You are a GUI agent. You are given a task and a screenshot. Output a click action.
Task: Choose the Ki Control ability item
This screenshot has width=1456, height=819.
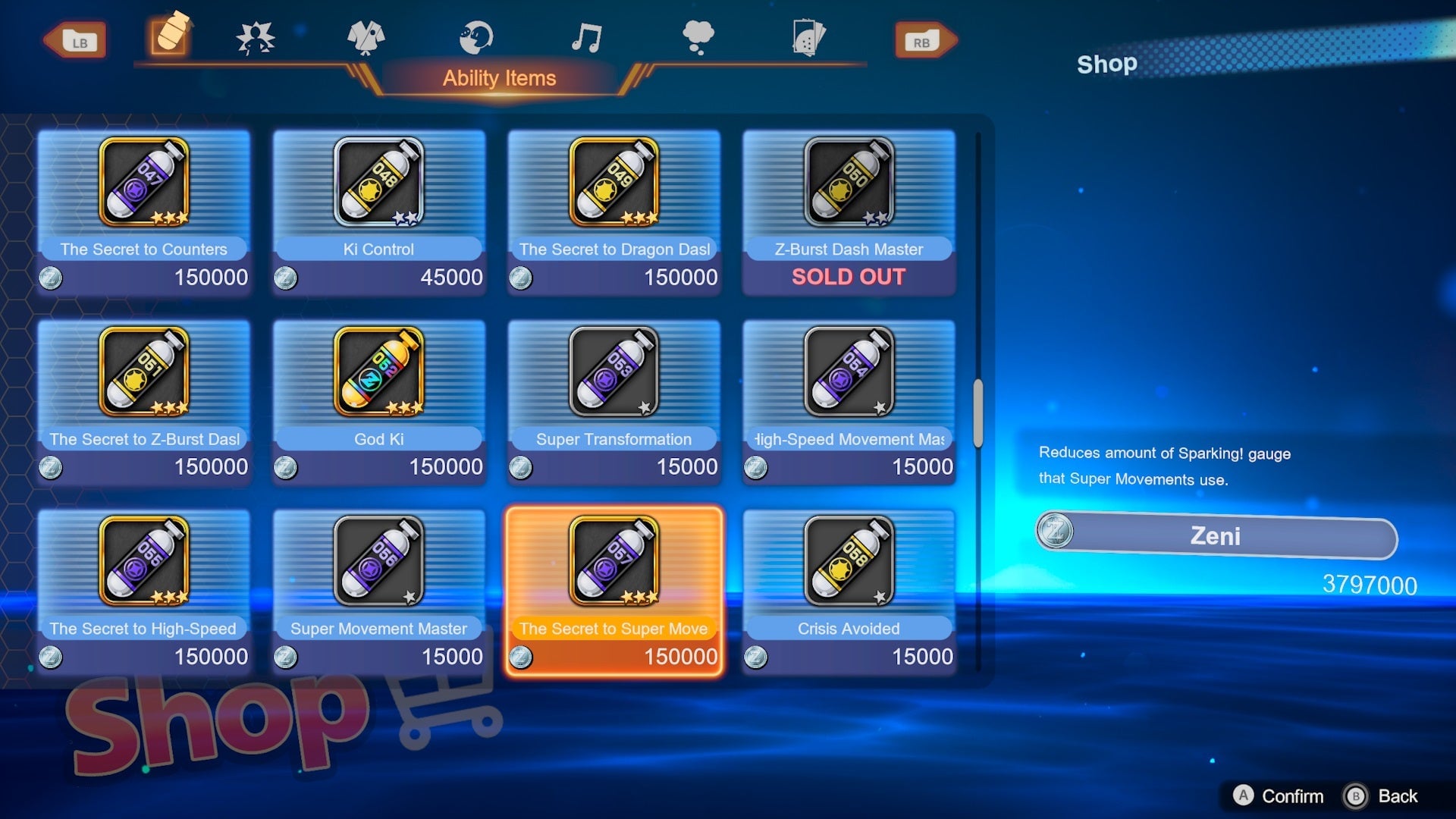[378, 212]
